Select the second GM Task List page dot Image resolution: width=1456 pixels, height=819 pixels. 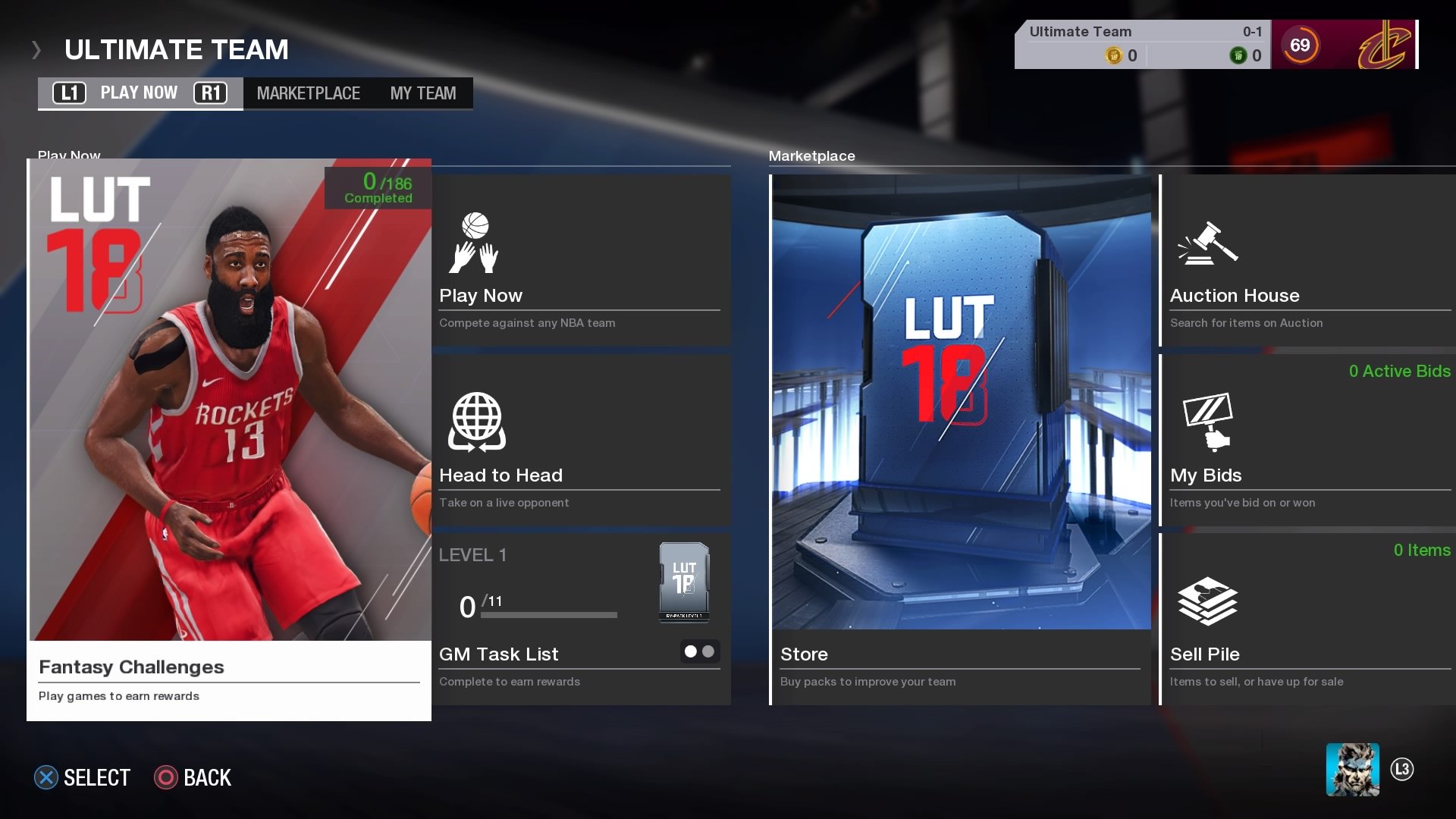tap(709, 651)
